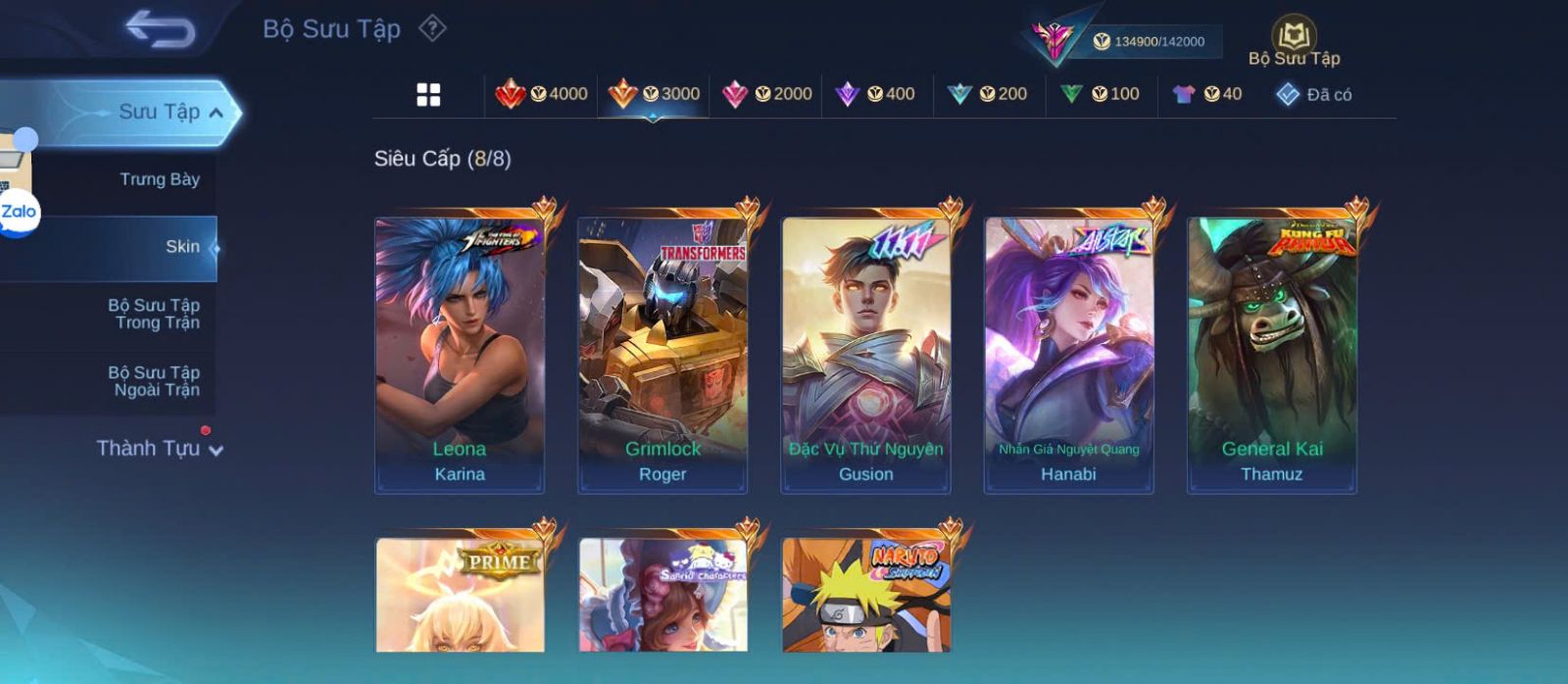Toggle the Đã có owned filter
This screenshot has width=1568, height=684.
click(1313, 95)
